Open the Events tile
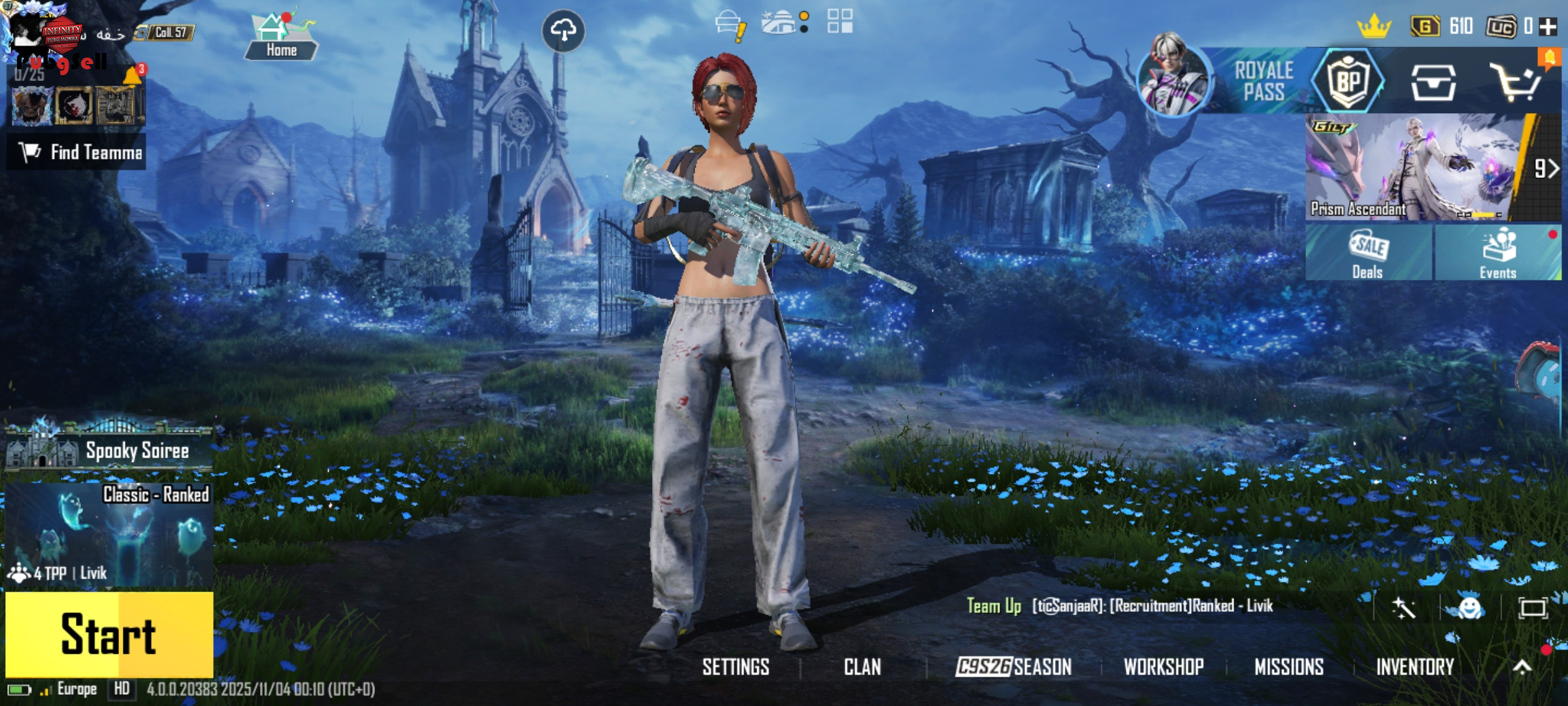 click(x=1497, y=253)
